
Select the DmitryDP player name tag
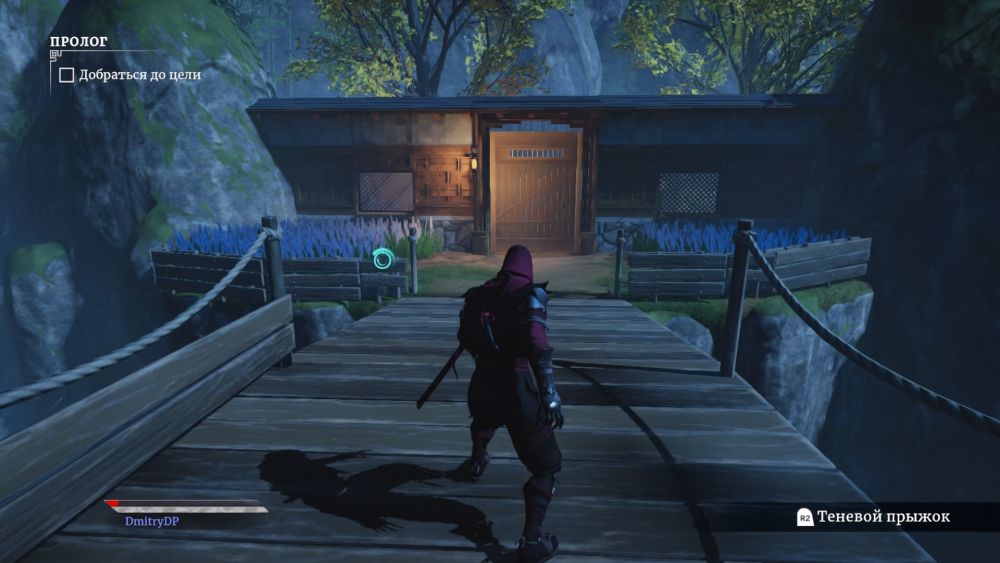pyautogui.click(x=152, y=520)
